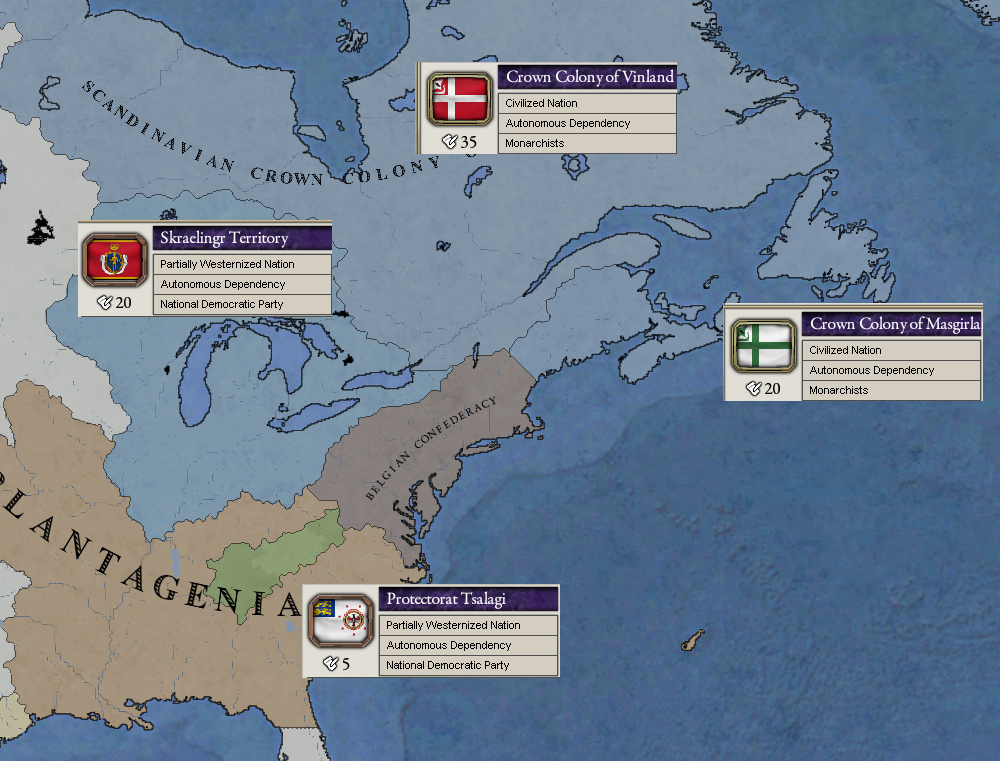Choose Vinland's Civilized Nation row
Image resolution: width=1000 pixels, height=761 pixels.
click(x=588, y=103)
